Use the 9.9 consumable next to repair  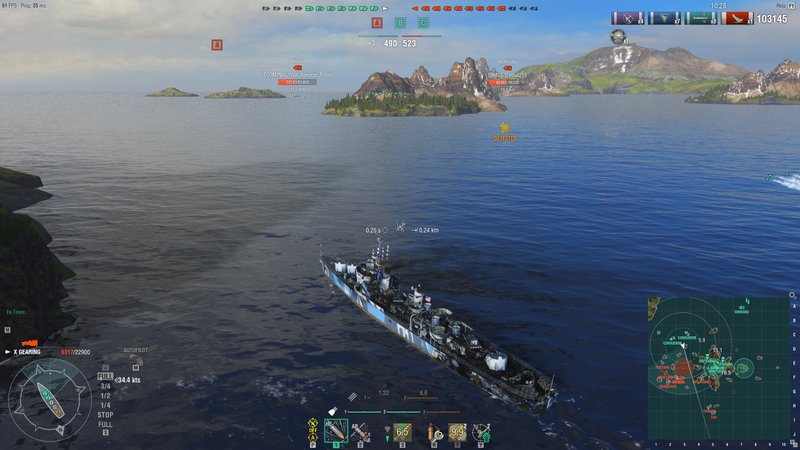click(x=458, y=431)
